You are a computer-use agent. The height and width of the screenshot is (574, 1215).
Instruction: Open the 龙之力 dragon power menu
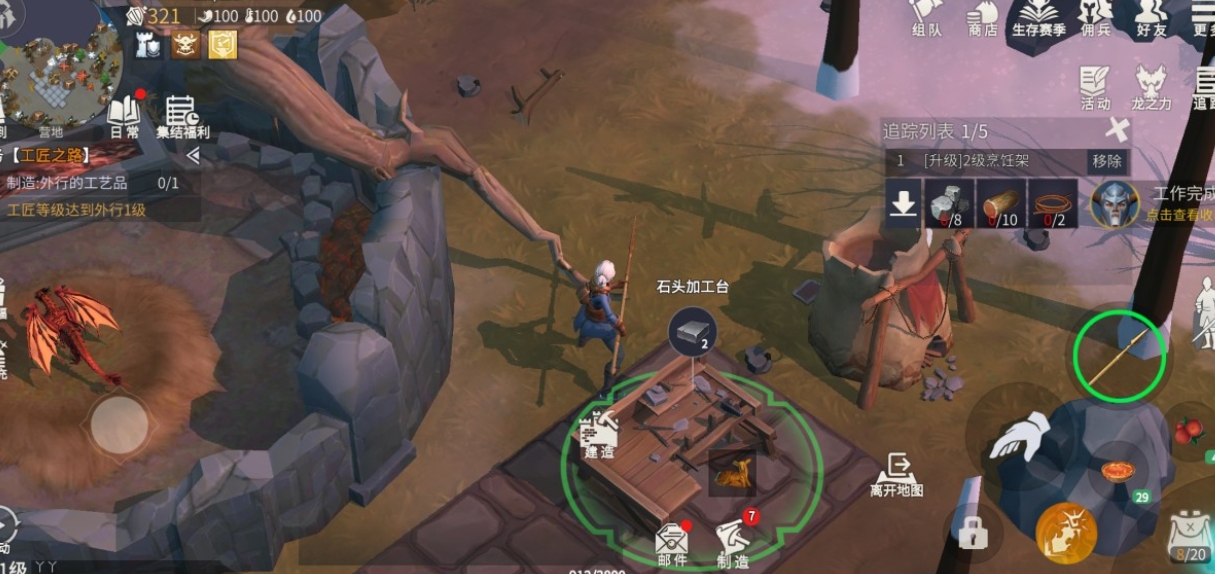(x=1151, y=86)
